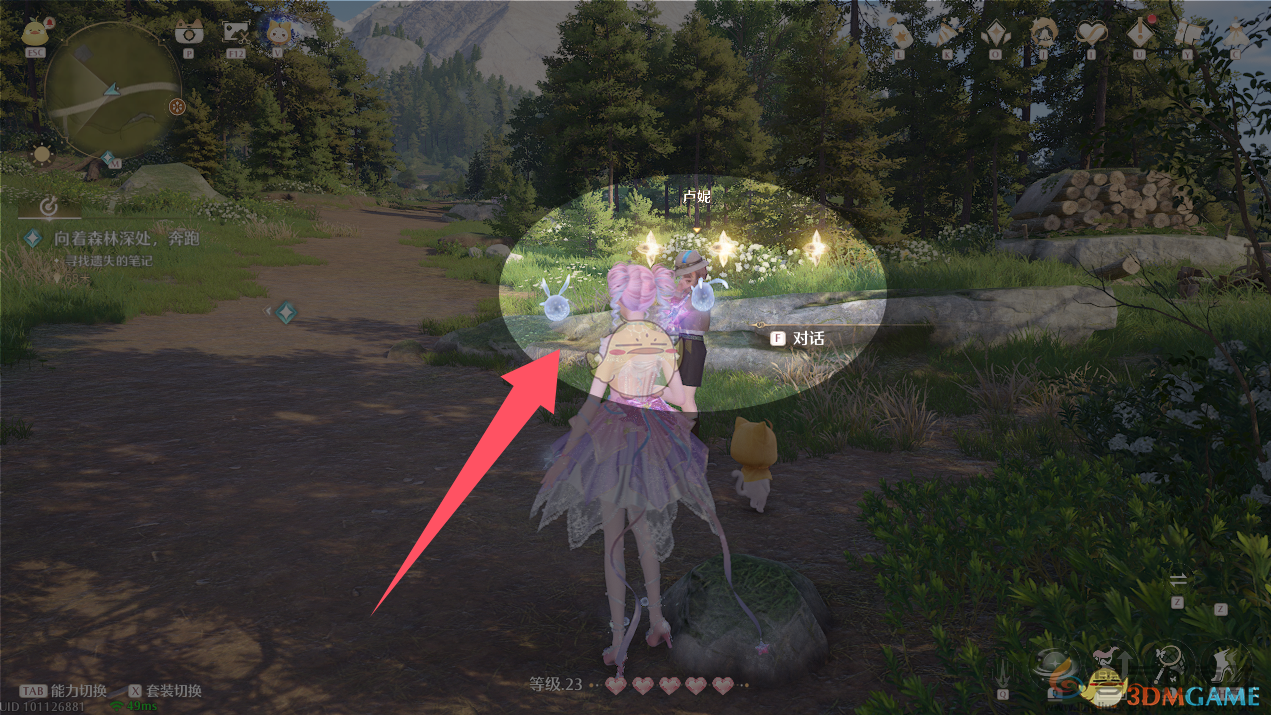Open the Heart of Infinity icon

point(1091,34)
